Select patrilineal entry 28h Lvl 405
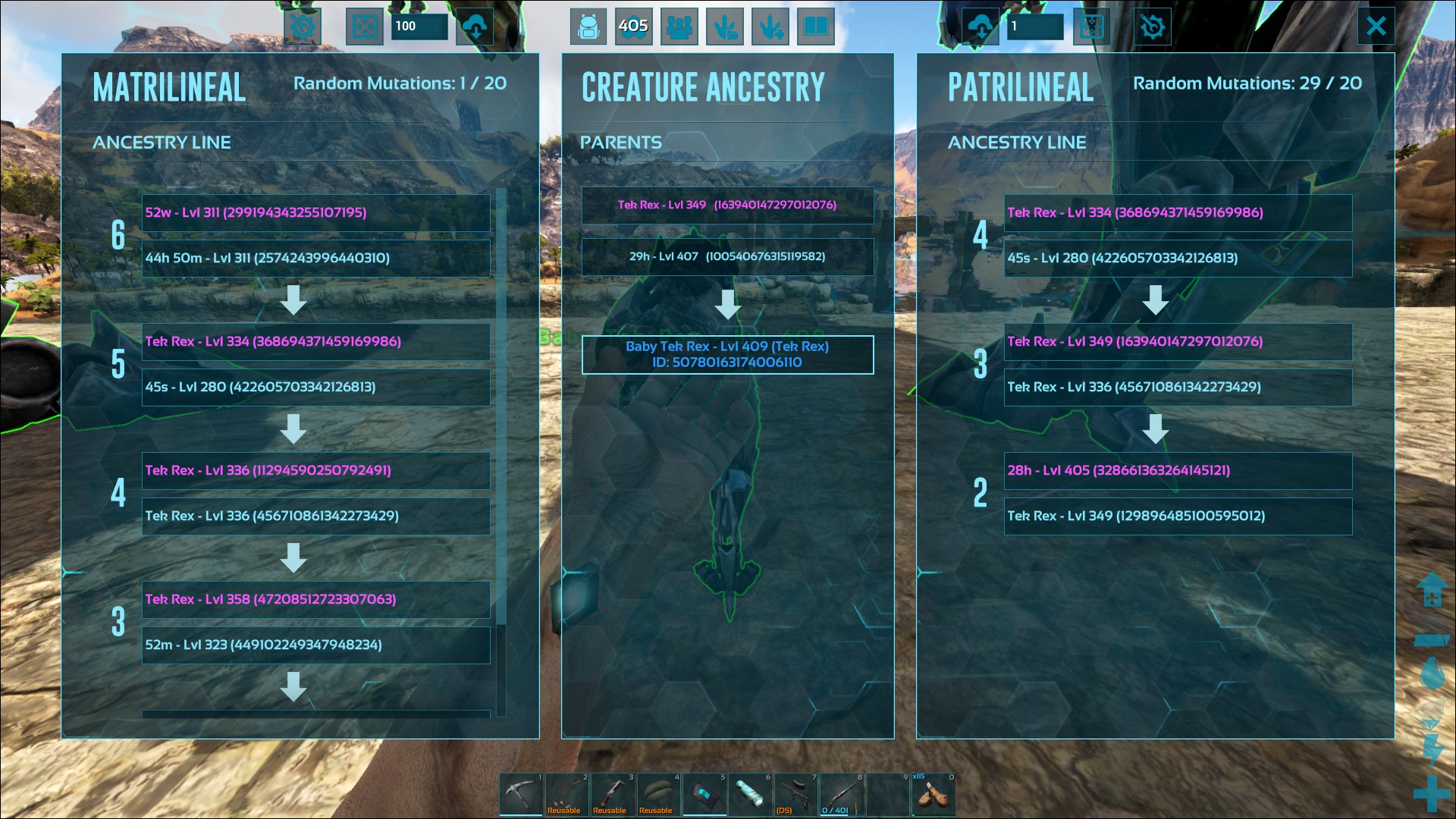The width and height of the screenshot is (1456, 819). point(1178,471)
